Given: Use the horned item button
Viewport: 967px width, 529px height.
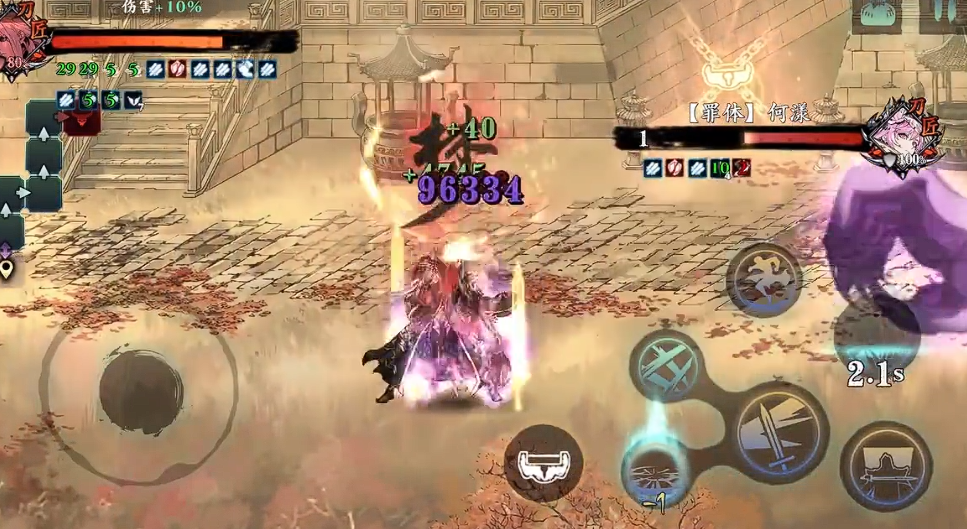Looking at the screenshot, I should click(544, 462).
